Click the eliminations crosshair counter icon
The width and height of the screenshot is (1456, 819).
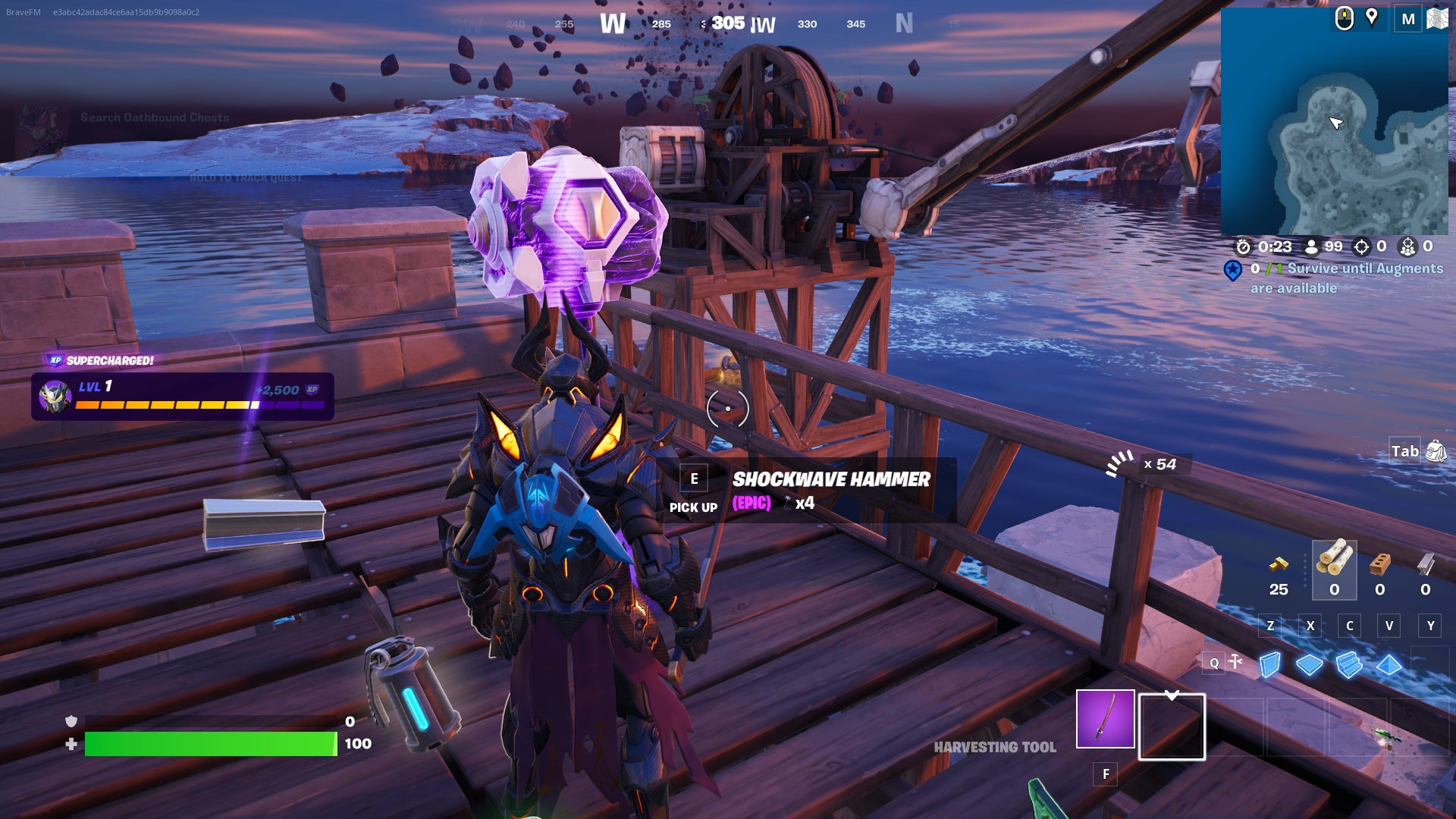(1362, 246)
